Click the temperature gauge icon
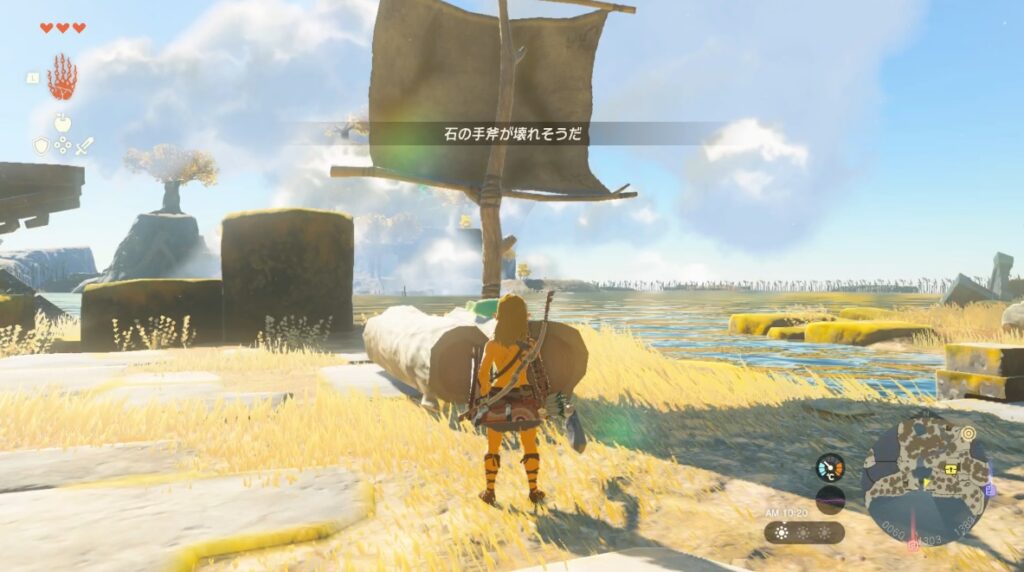This screenshot has width=1024, height=572. 829,467
